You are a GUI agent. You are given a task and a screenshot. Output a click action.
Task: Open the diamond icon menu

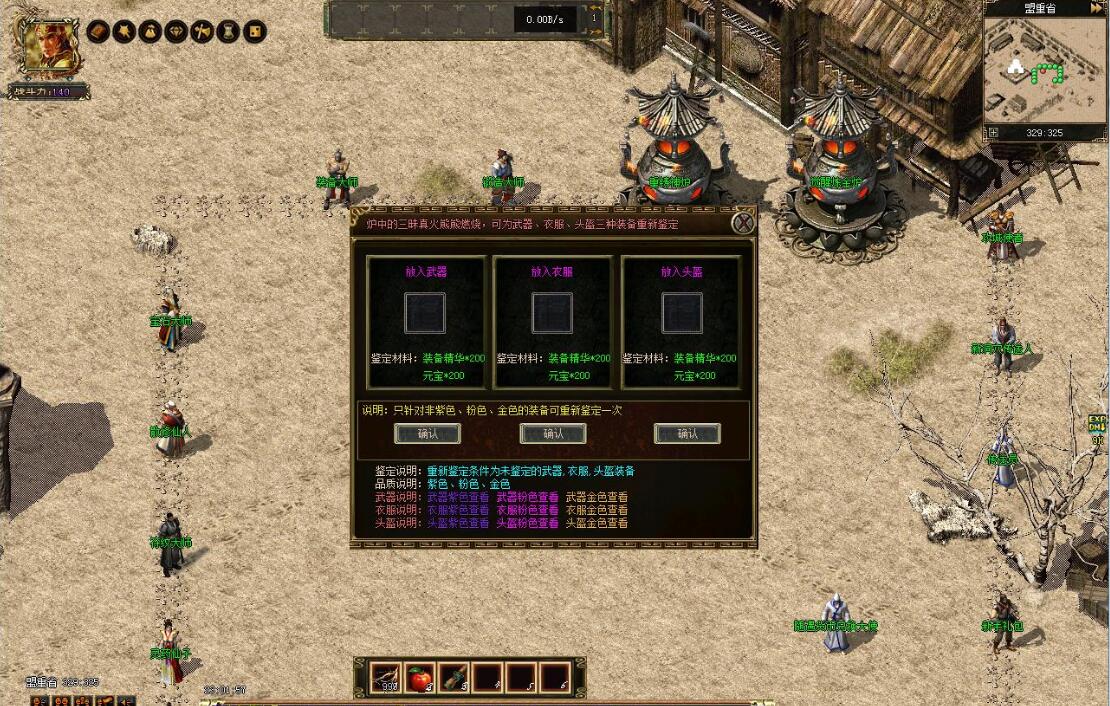(176, 32)
